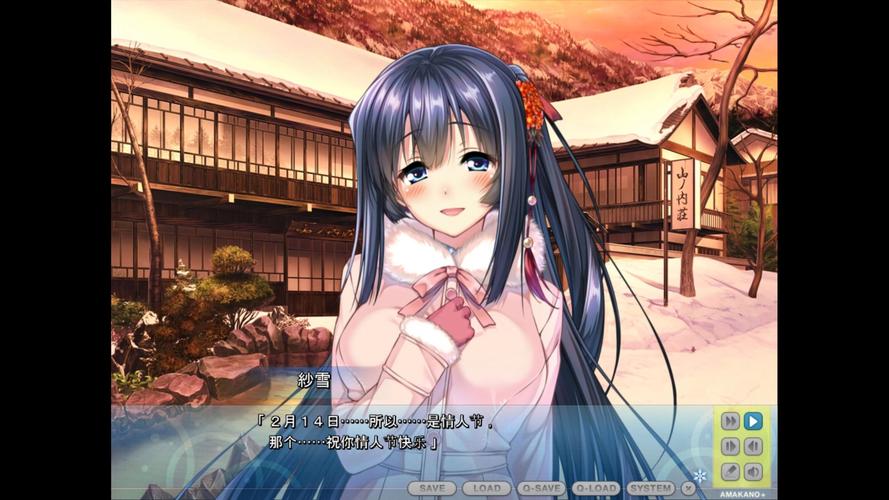Click the eraser icon button
Image resolution: width=889 pixels, height=500 pixels.
point(730,471)
